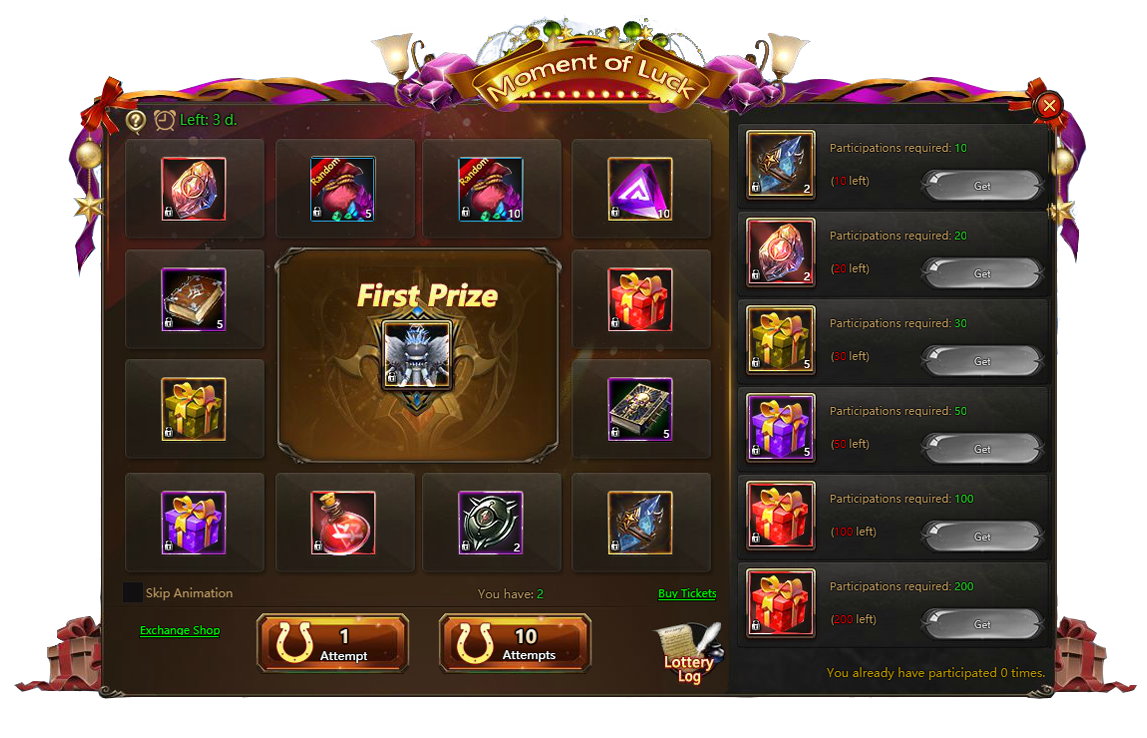Screen dimensions: 1147x738
Task: Get the 200 participations reward
Action: [x=982, y=624]
